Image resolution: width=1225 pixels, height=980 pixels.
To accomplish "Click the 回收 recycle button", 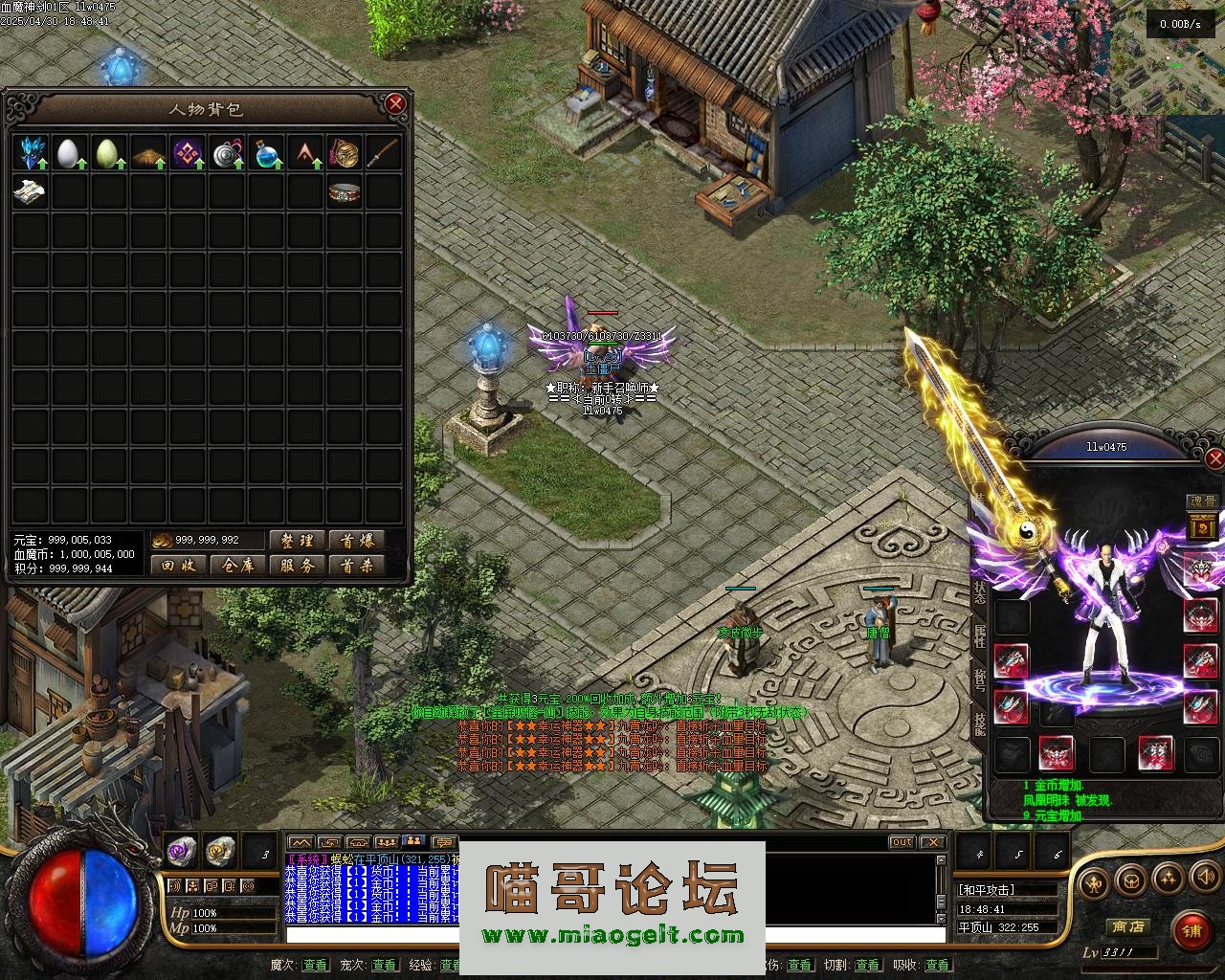I will (x=179, y=566).
